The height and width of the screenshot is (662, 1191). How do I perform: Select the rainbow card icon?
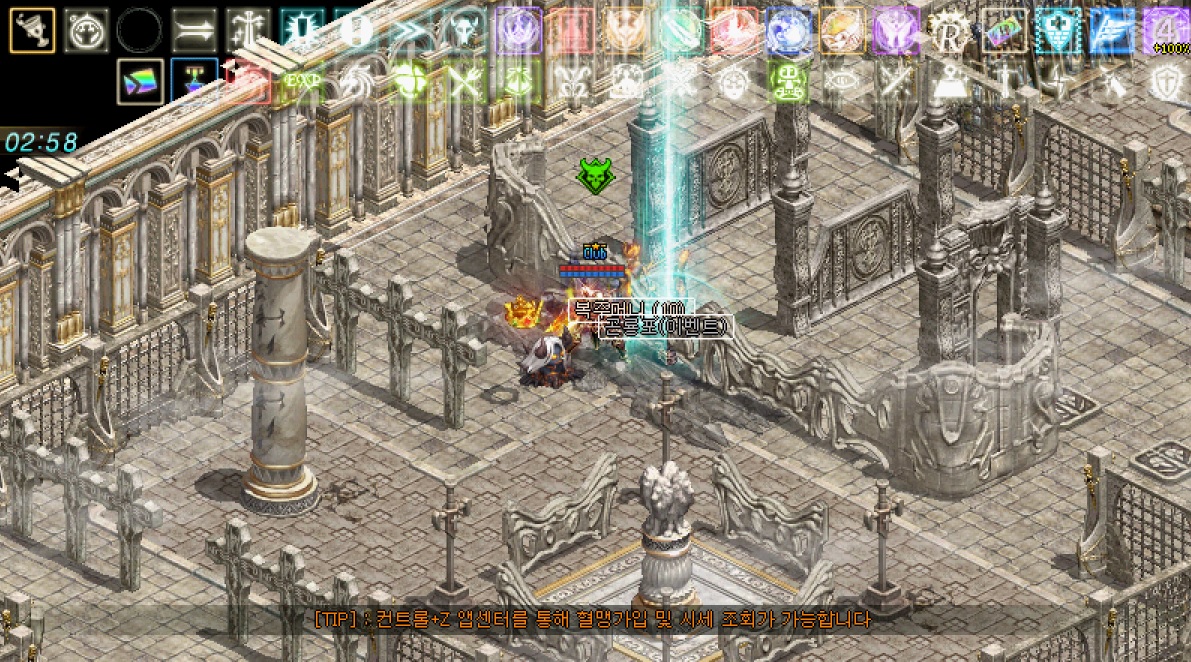140,82
